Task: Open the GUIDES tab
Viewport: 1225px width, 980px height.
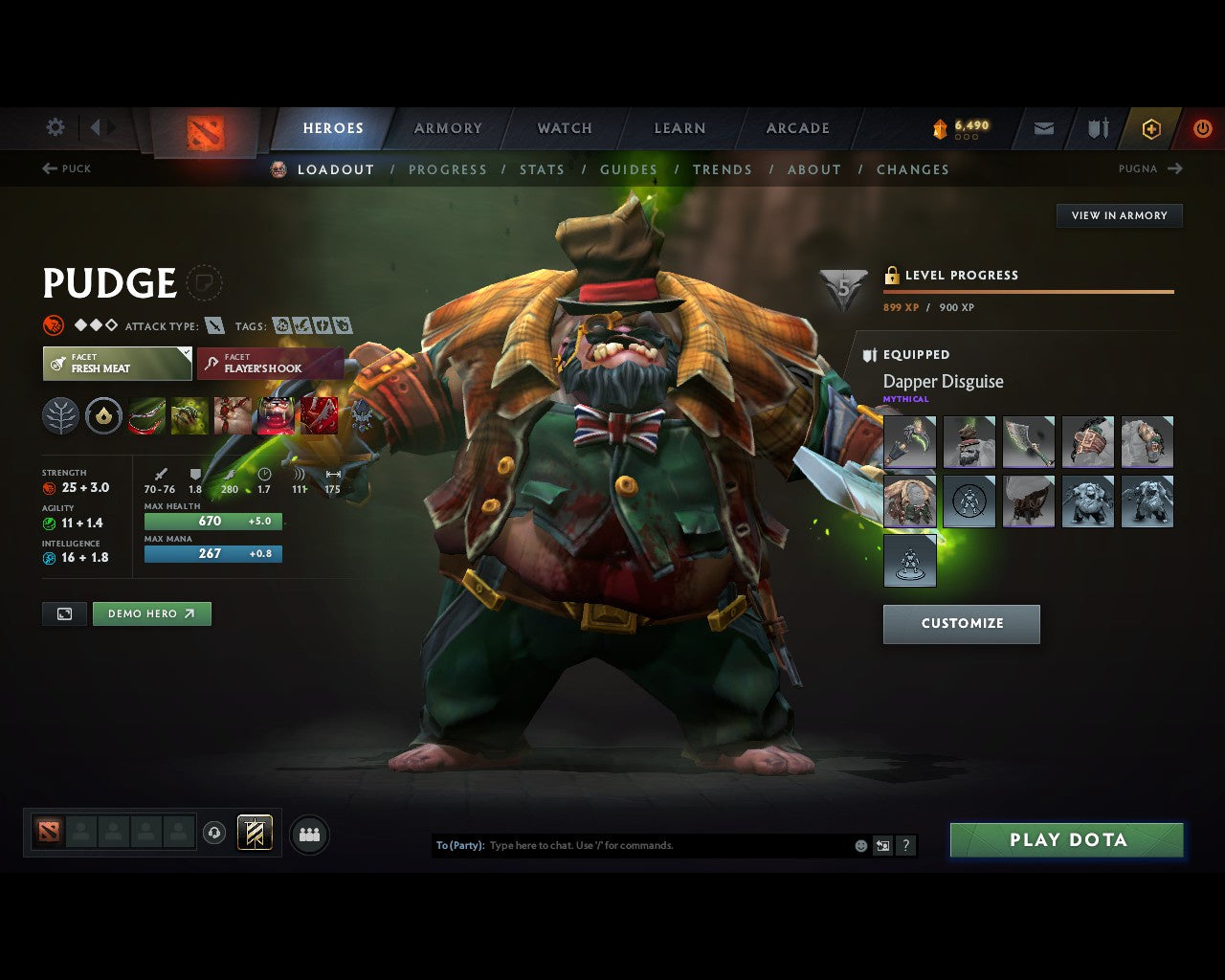Action: pos(629,169)
